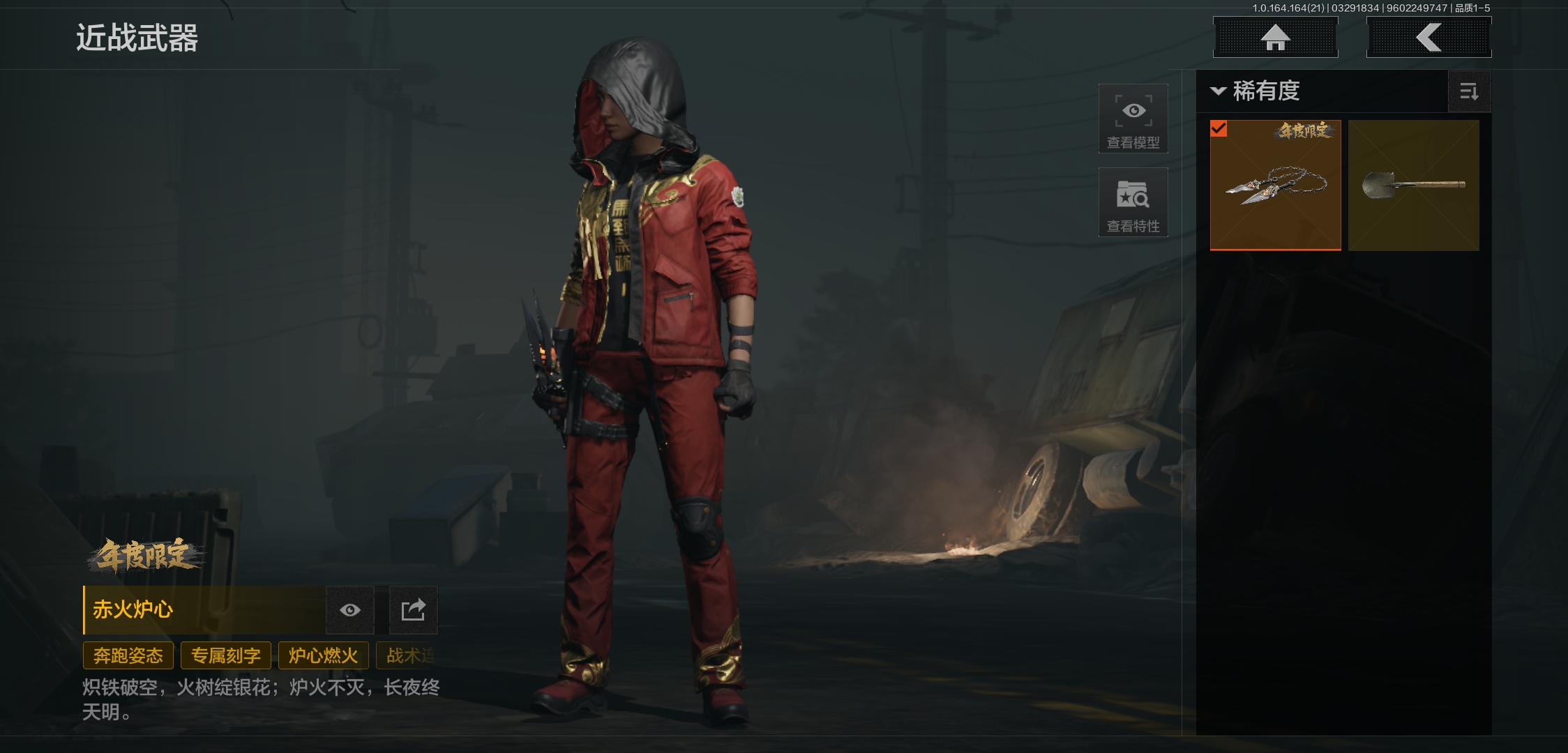Click the eye preview icon beside 赤火炉心
This screenshot has height=753, width=1568.
coord(350,610)
